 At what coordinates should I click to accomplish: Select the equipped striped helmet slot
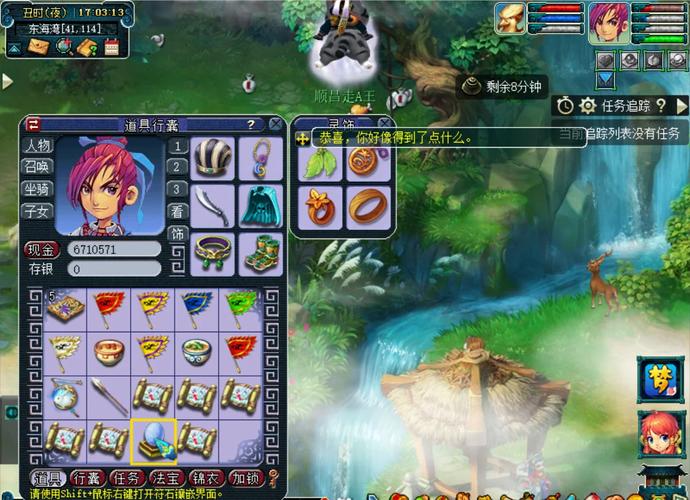[212, 158]
